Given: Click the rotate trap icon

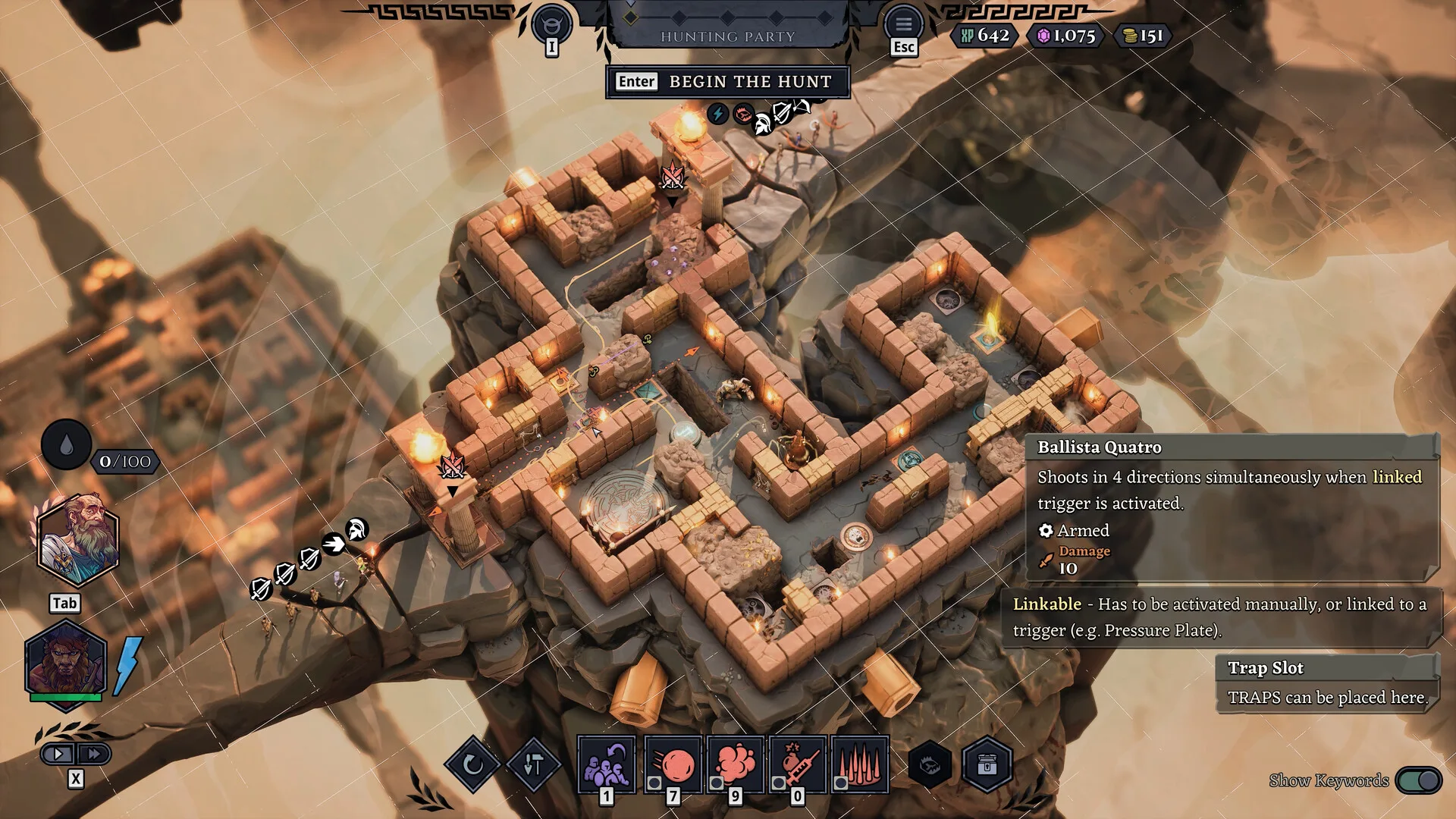Looking at the screenshot, I should click(475, 764).
